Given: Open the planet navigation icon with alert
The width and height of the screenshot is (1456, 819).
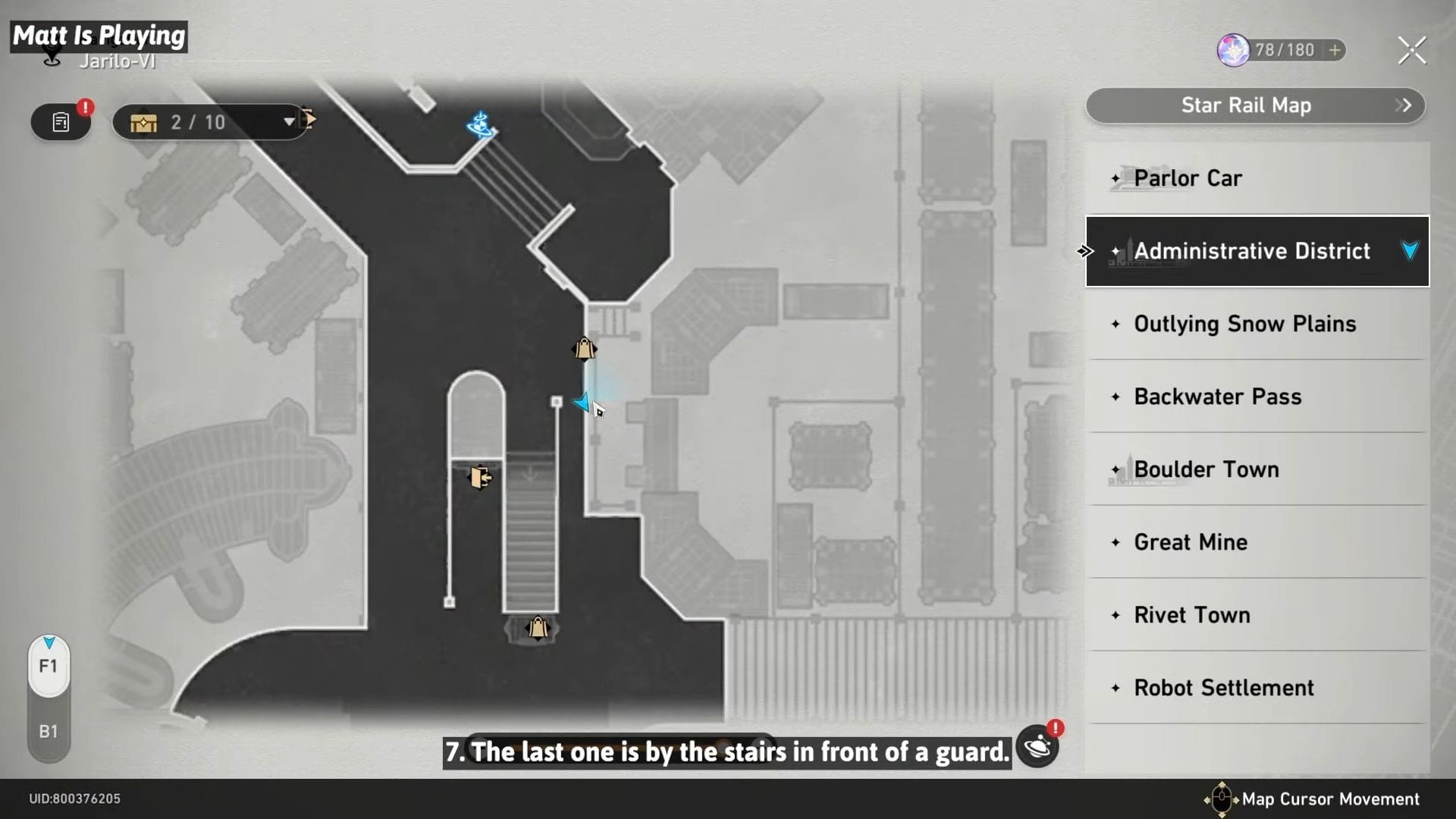Looking at the screenshot, I should click(x=1037, y=746).
